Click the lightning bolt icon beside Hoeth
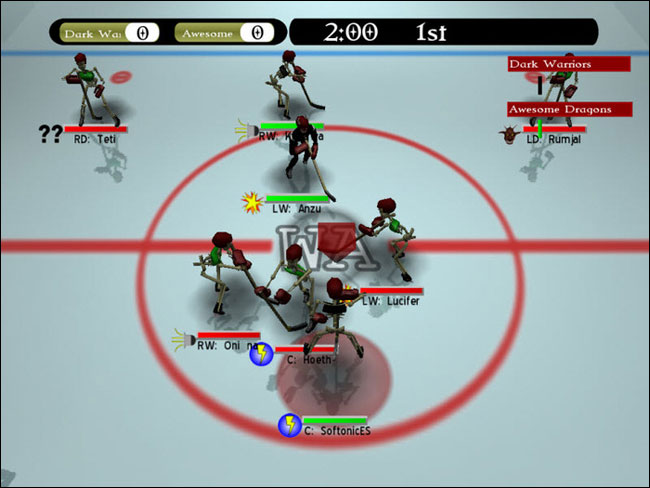Screen dimensions: 650x488 pyautogui.click(x=261, y=353)
